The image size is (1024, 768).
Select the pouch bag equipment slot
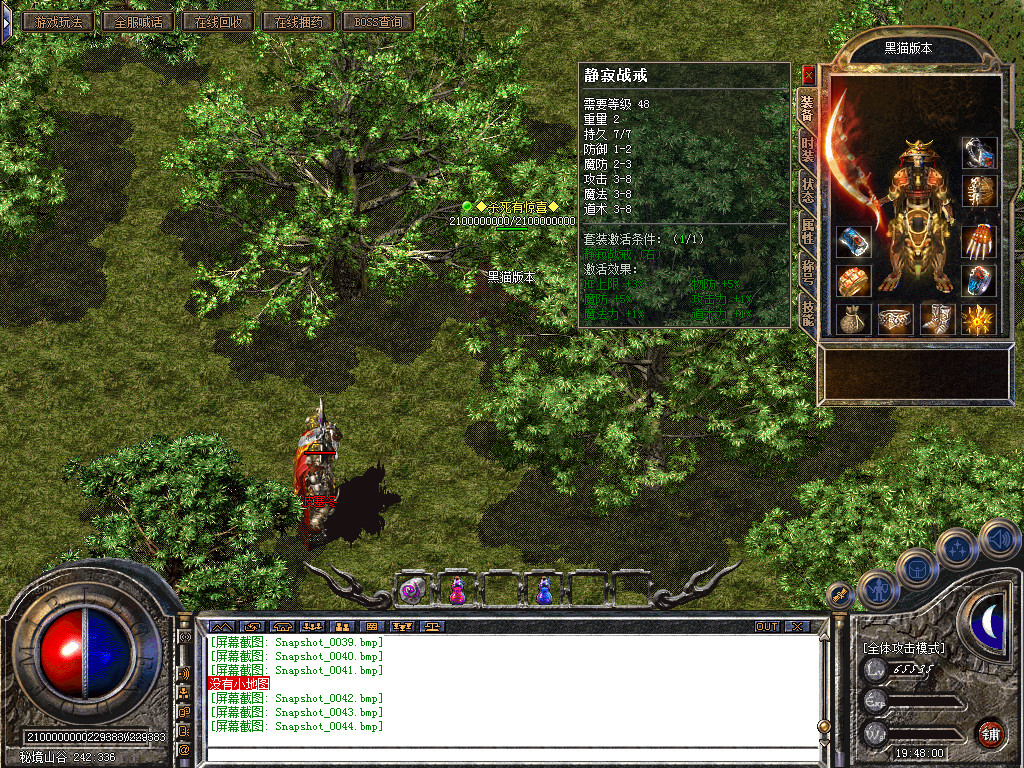(854, 319)
